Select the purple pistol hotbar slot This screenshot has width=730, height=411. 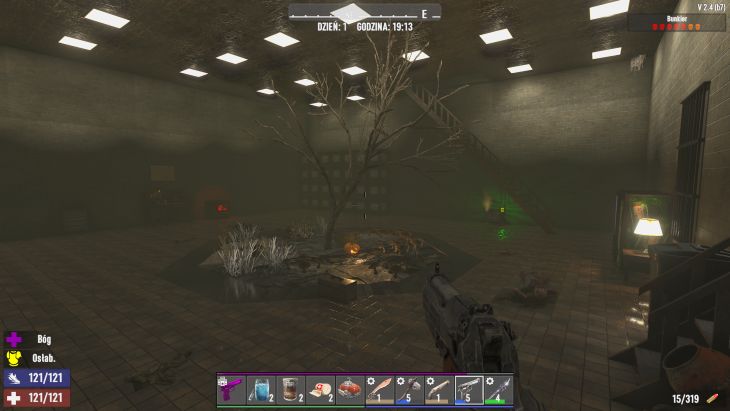tap(231, 389)
